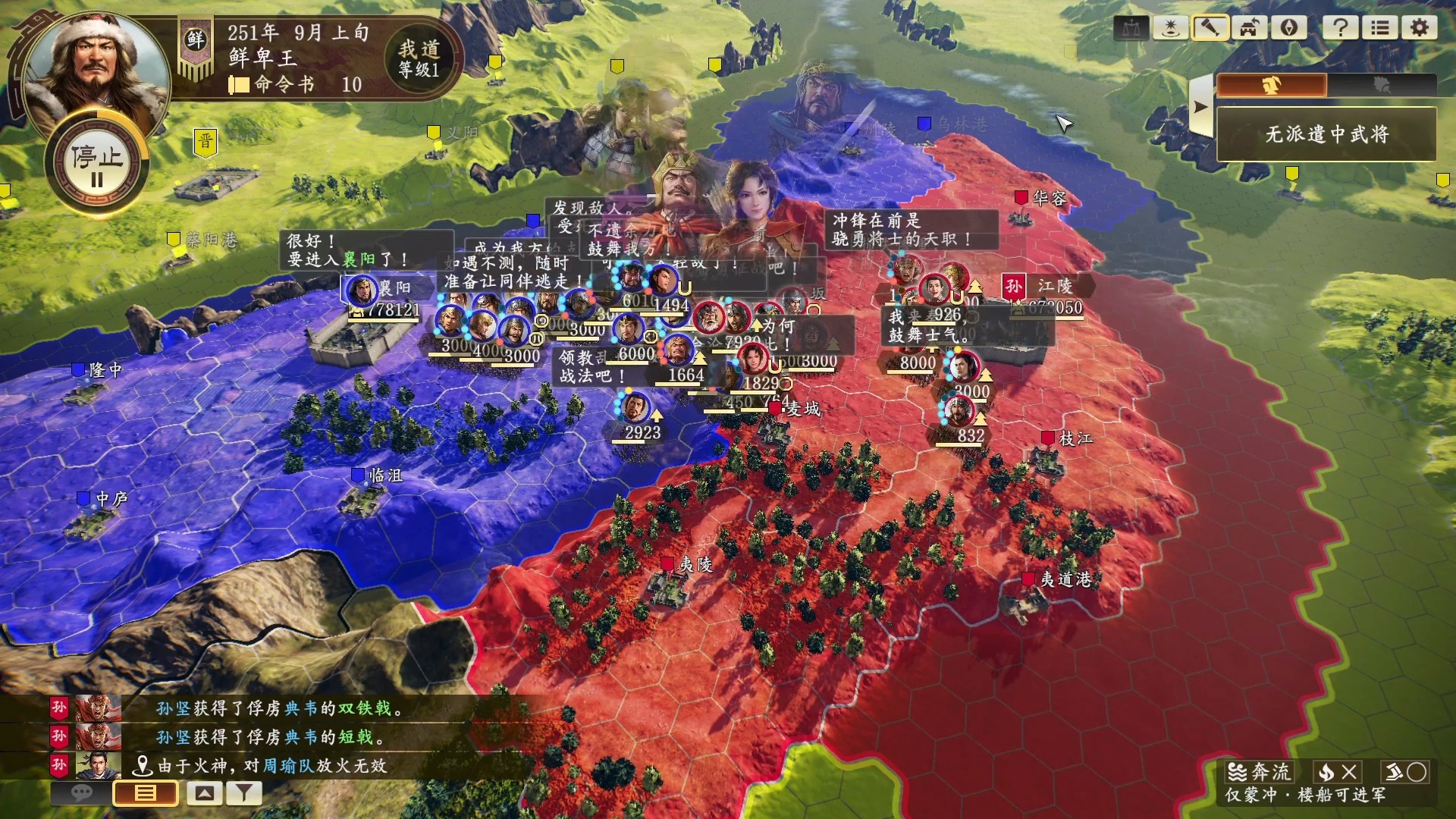
Task: Click the location pin in 周瑜队 message
Action: click(142, 766)
